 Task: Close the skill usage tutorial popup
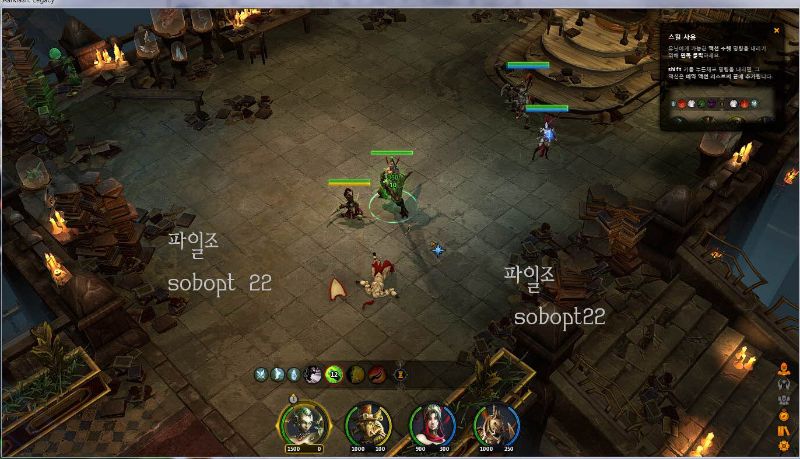click(776, 31)
